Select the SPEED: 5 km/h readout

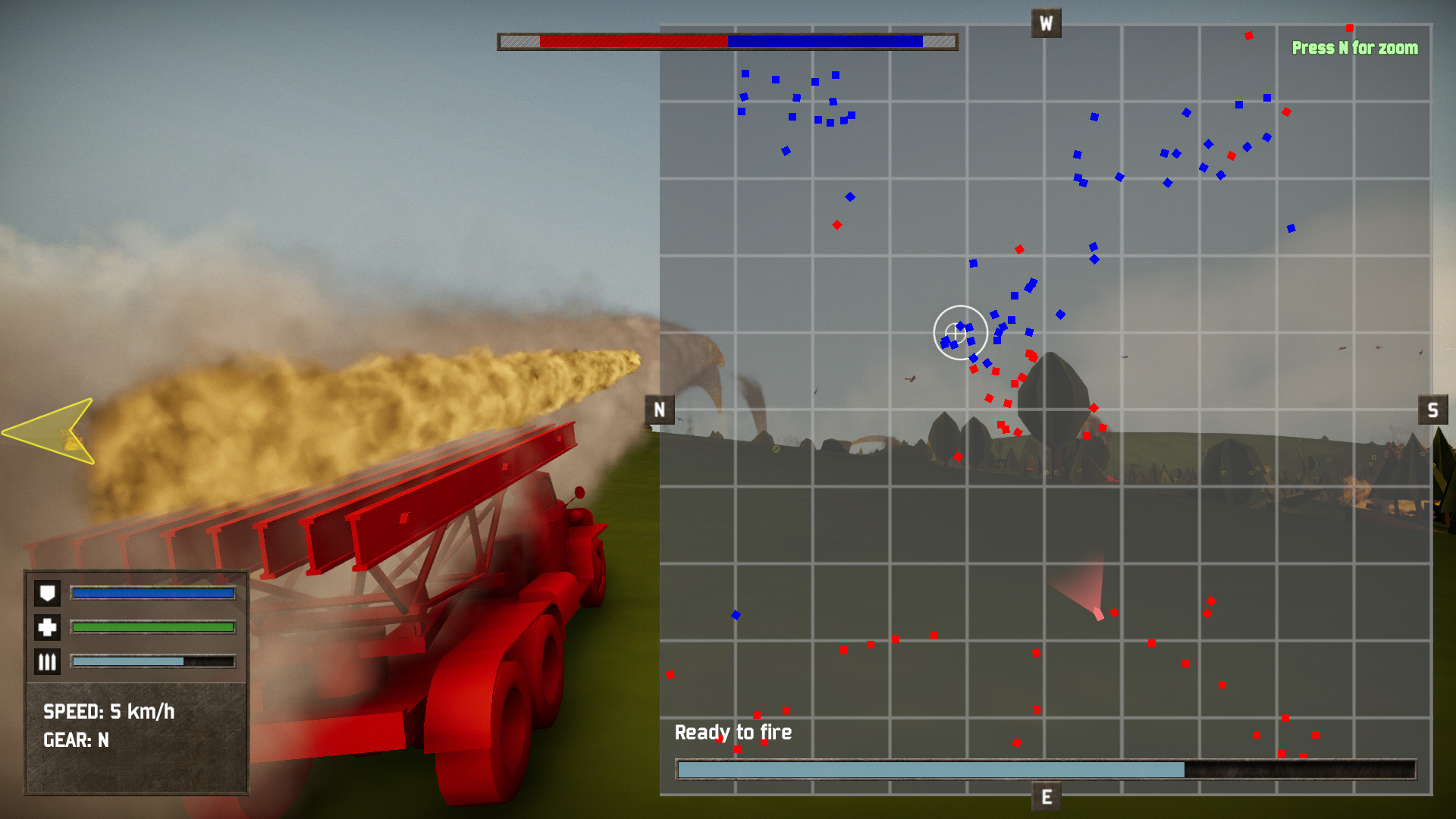108,712
